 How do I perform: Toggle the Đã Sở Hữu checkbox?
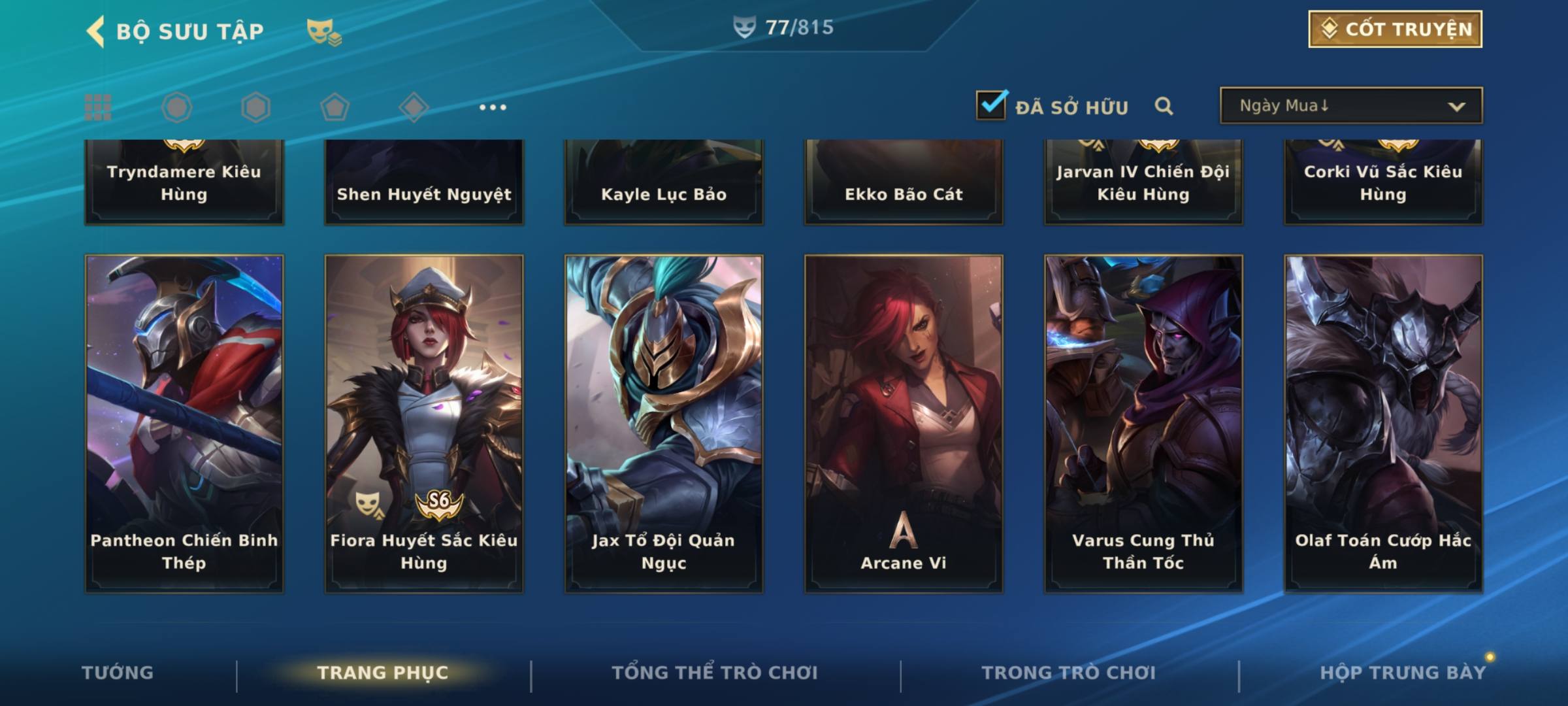click(x=991, y=105)
